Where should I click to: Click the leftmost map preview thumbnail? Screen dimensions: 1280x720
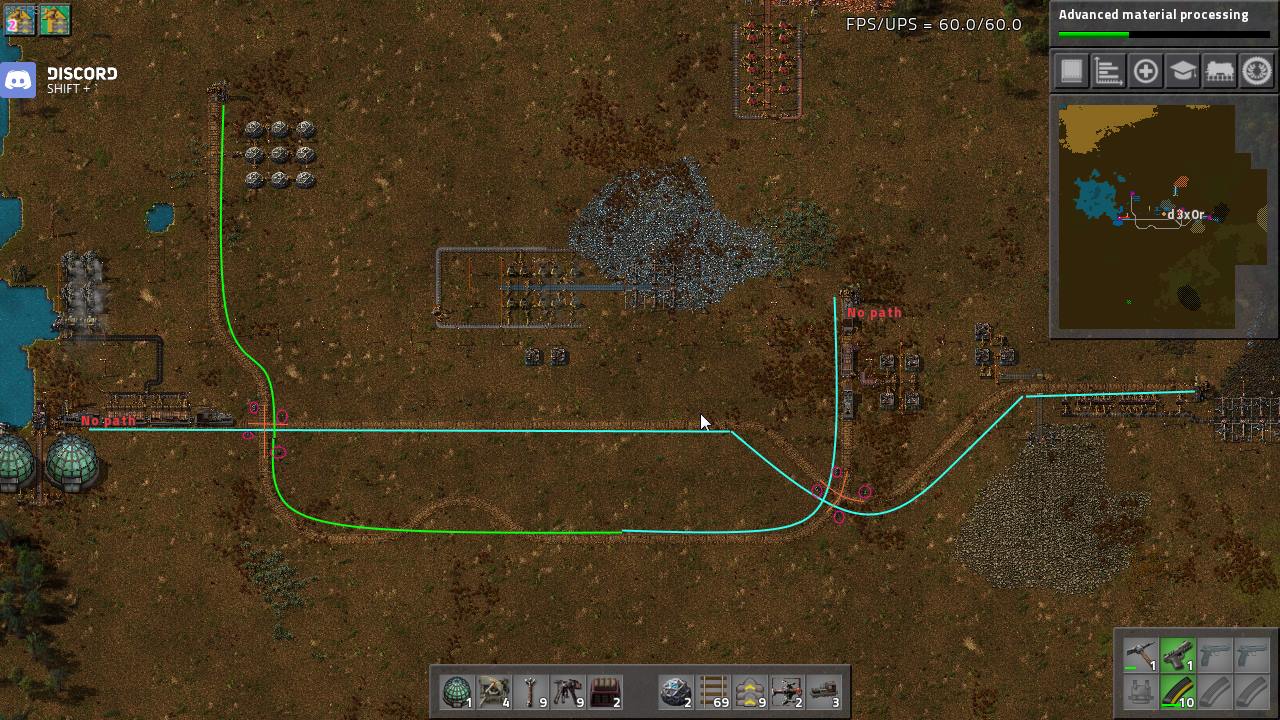coord(18,18)
